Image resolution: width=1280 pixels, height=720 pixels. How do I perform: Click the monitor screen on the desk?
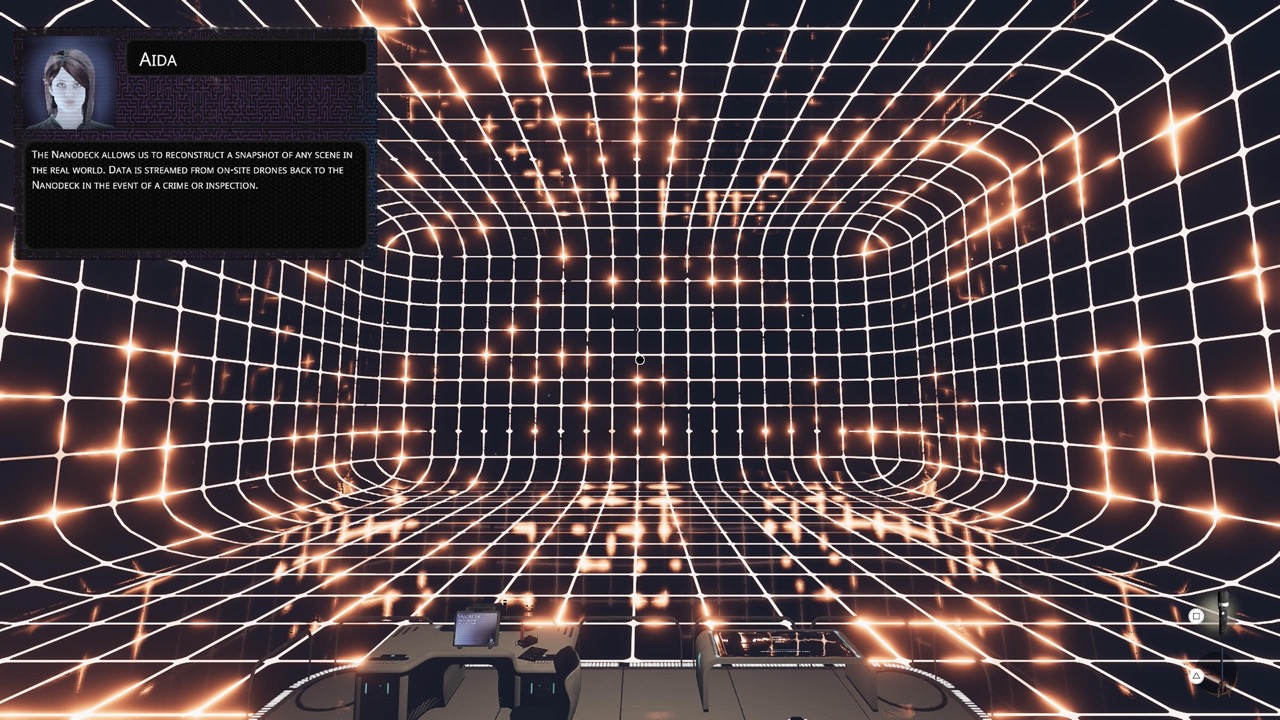(x=477, y=629)
